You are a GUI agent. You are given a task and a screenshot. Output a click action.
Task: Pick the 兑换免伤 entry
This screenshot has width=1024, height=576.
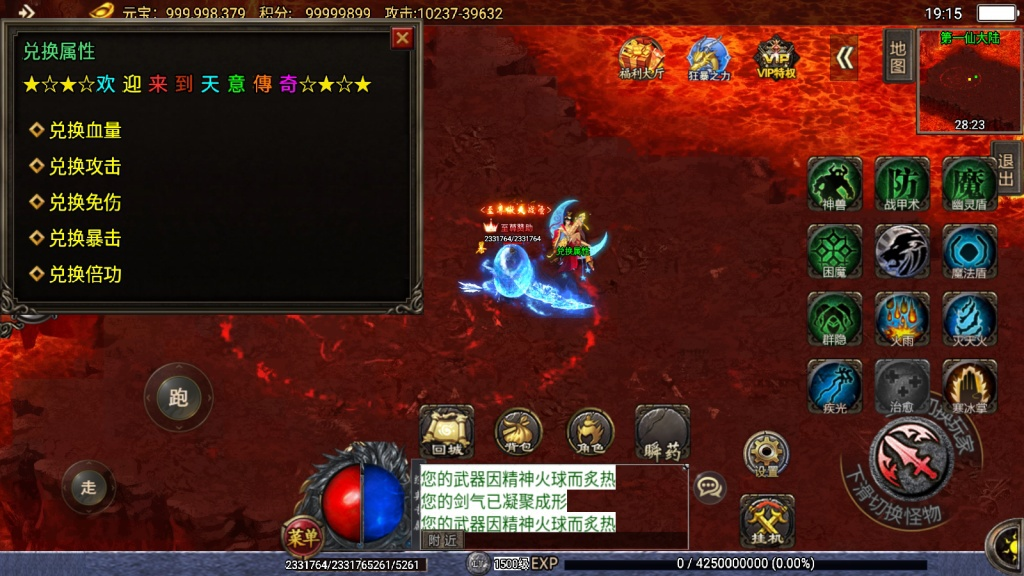coord(85,202)
